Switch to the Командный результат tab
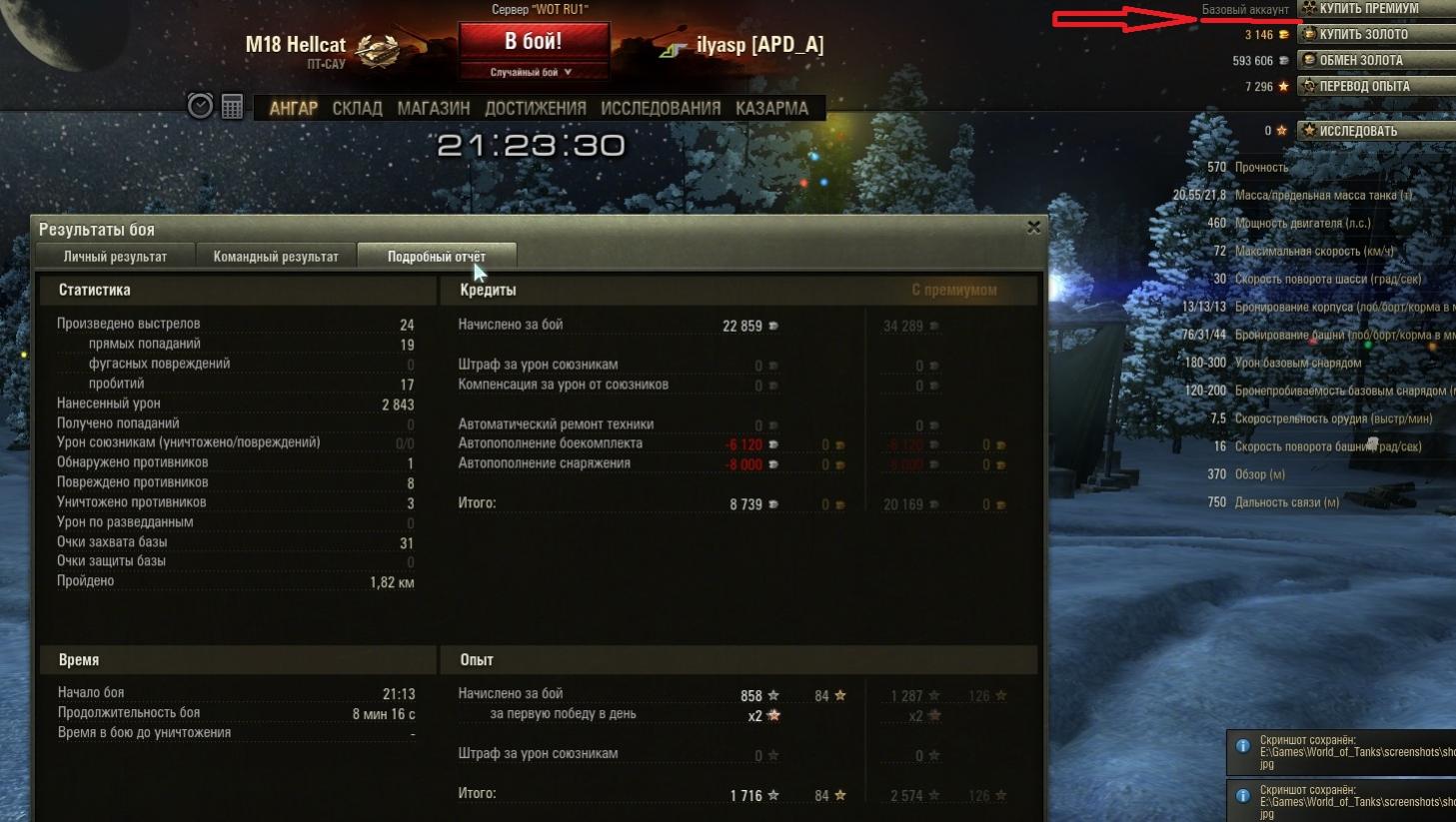The height and width of the screenshot is (822, 1456). pyautogui.click(x=276, y=257)
